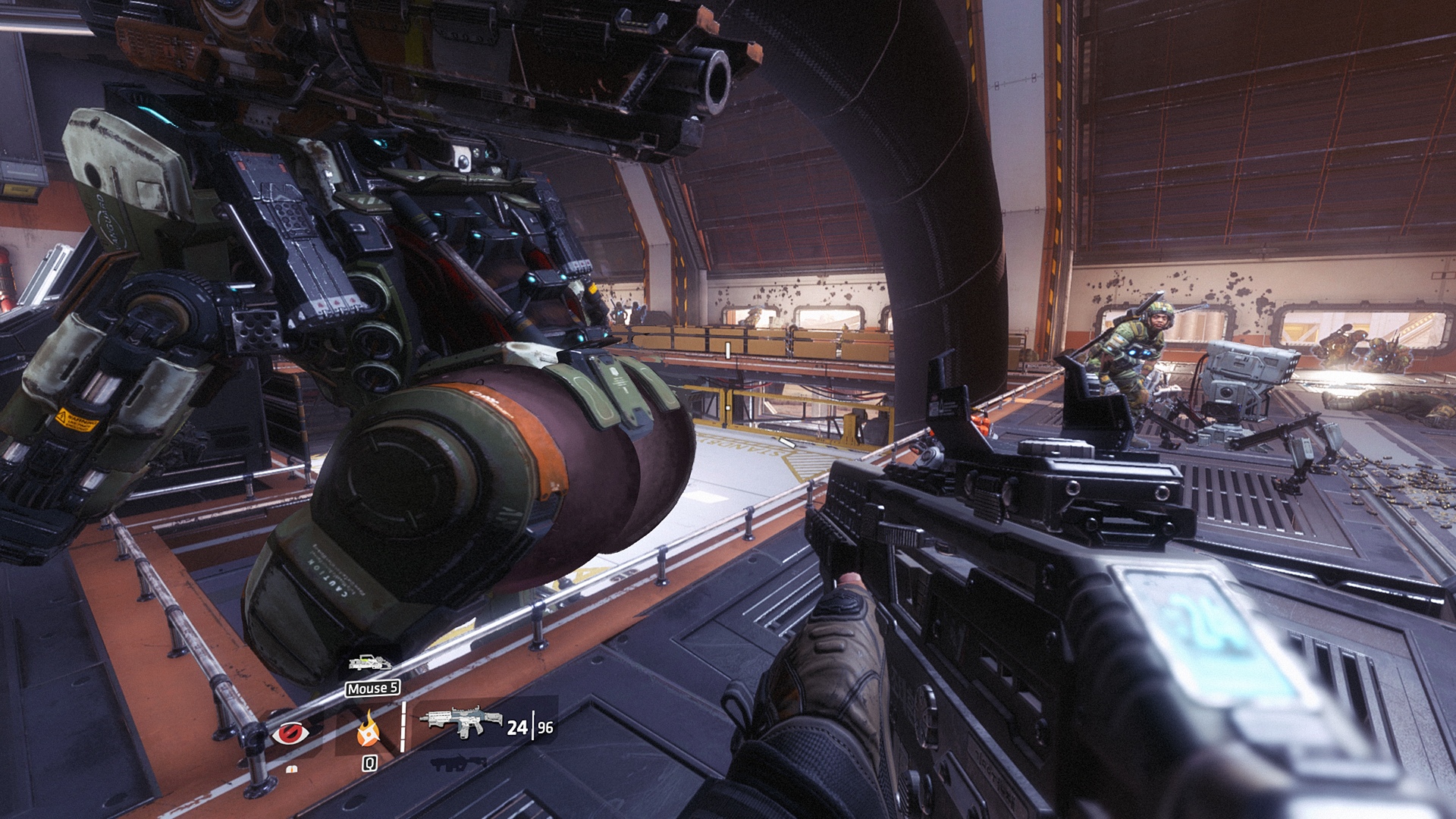Select the Firestar flaming shuriken ordnance

[x=369, y=730]
